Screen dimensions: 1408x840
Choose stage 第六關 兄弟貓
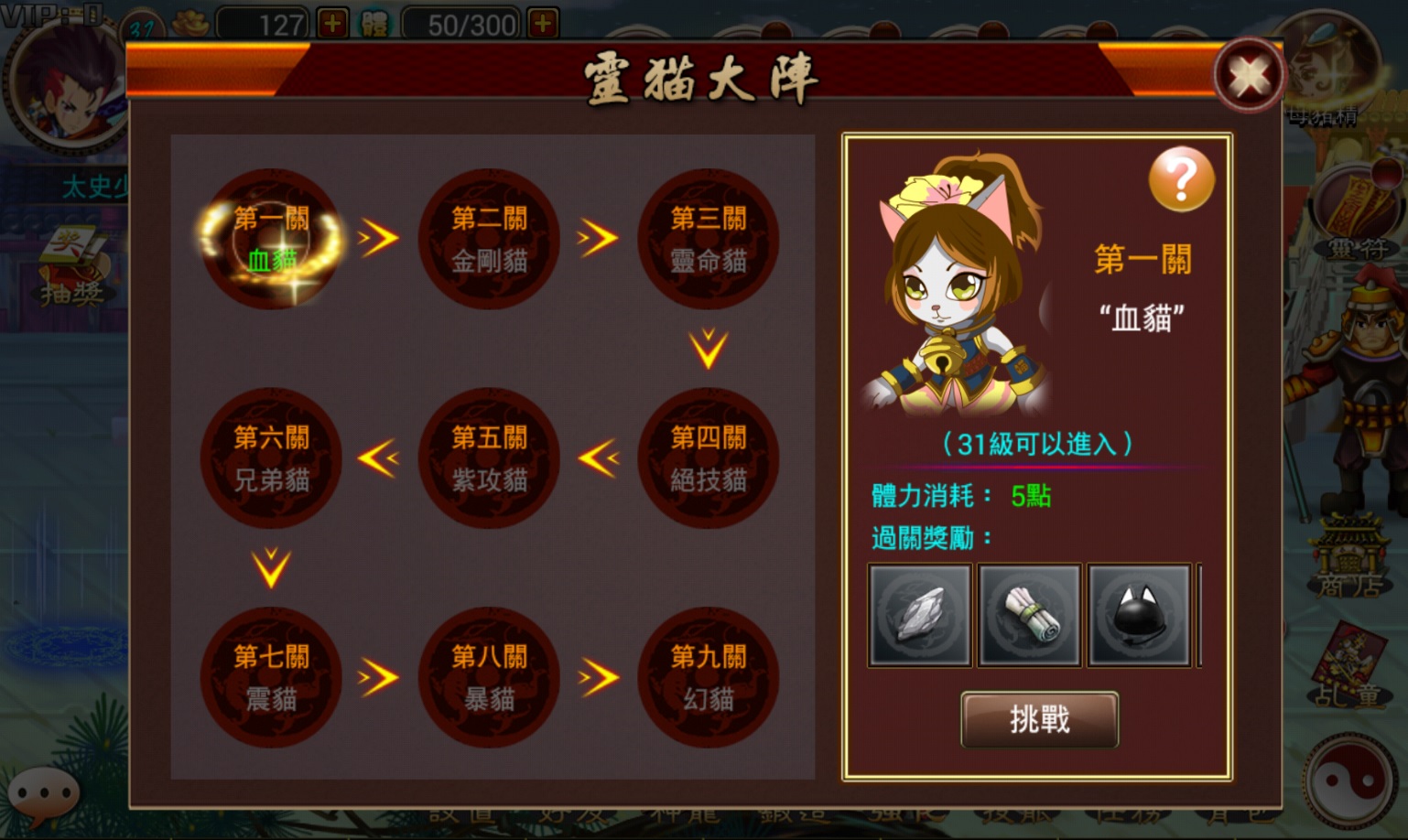[x=271, y=458]
